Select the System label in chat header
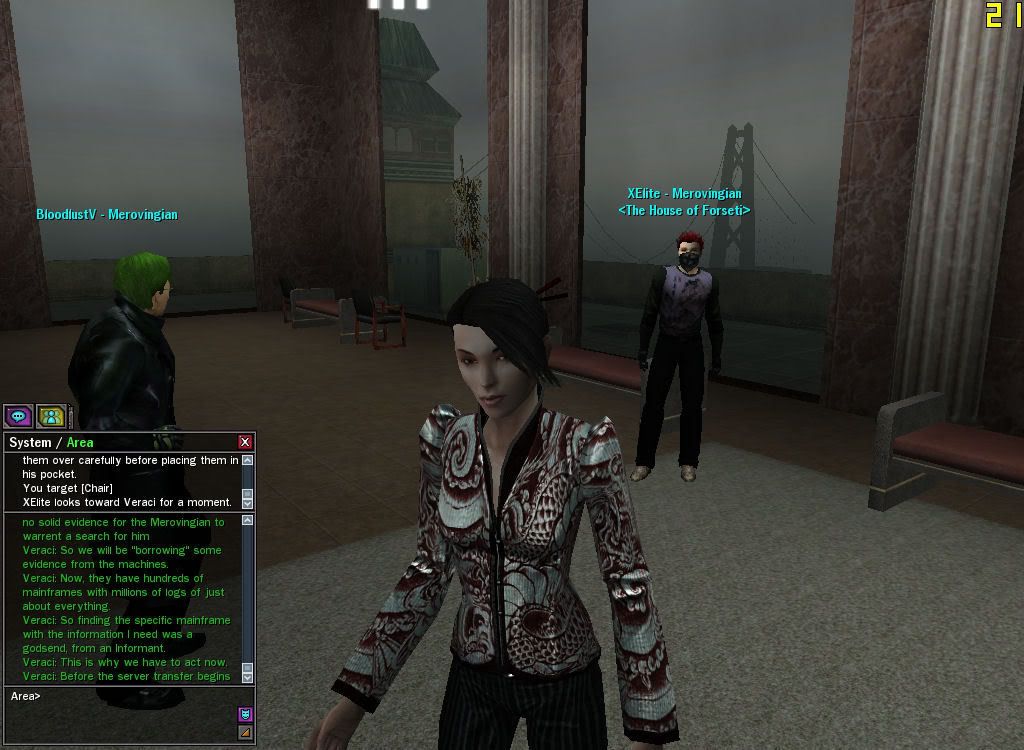1024x750 pixels. point(29,442)
